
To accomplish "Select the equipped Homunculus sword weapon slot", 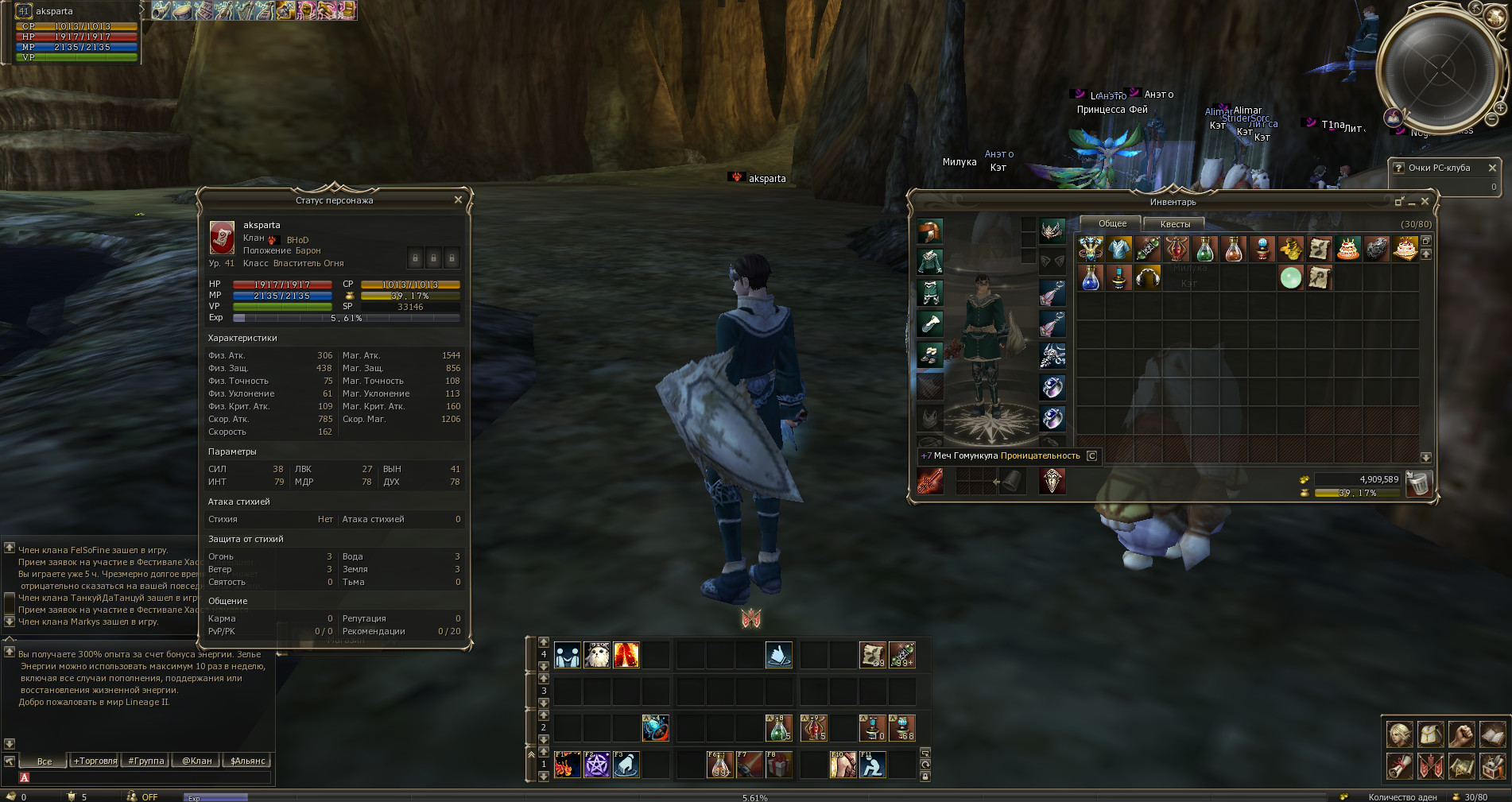I will coord(930,481).
